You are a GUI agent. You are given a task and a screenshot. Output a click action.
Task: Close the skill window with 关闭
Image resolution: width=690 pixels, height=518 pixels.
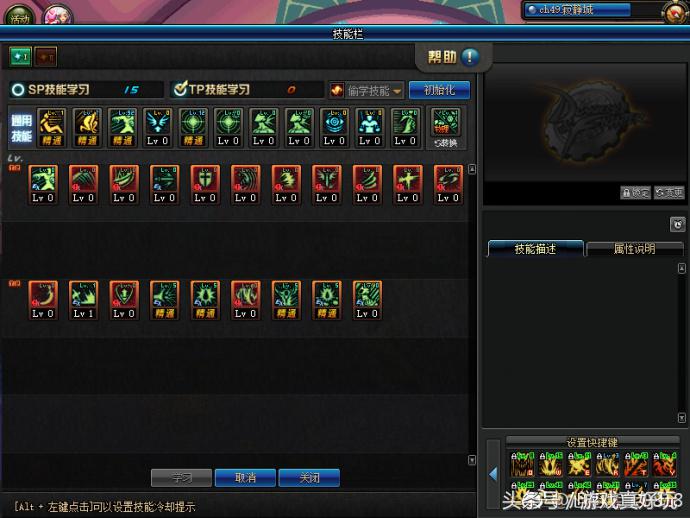[309, 478]
